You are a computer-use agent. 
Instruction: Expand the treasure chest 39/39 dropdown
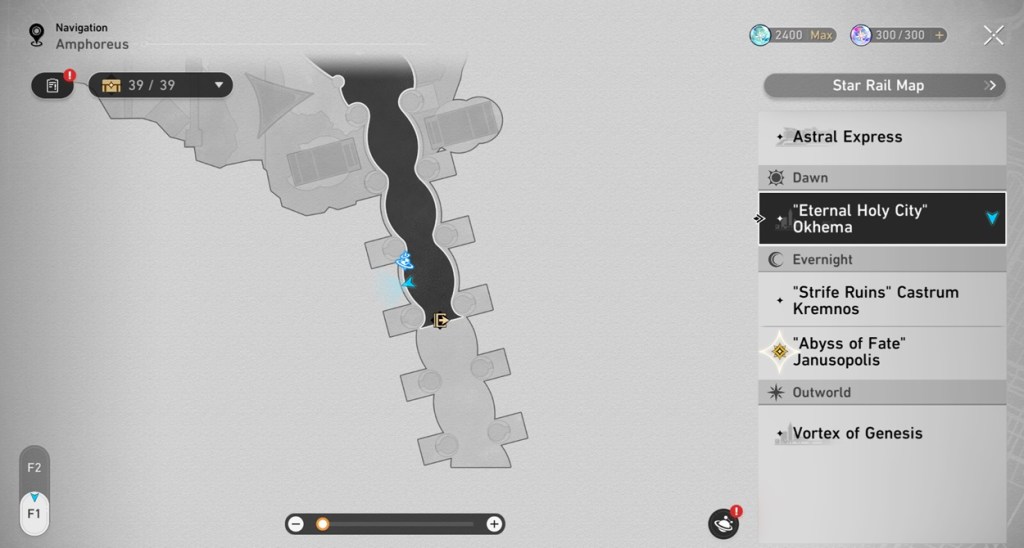[217, 86]
